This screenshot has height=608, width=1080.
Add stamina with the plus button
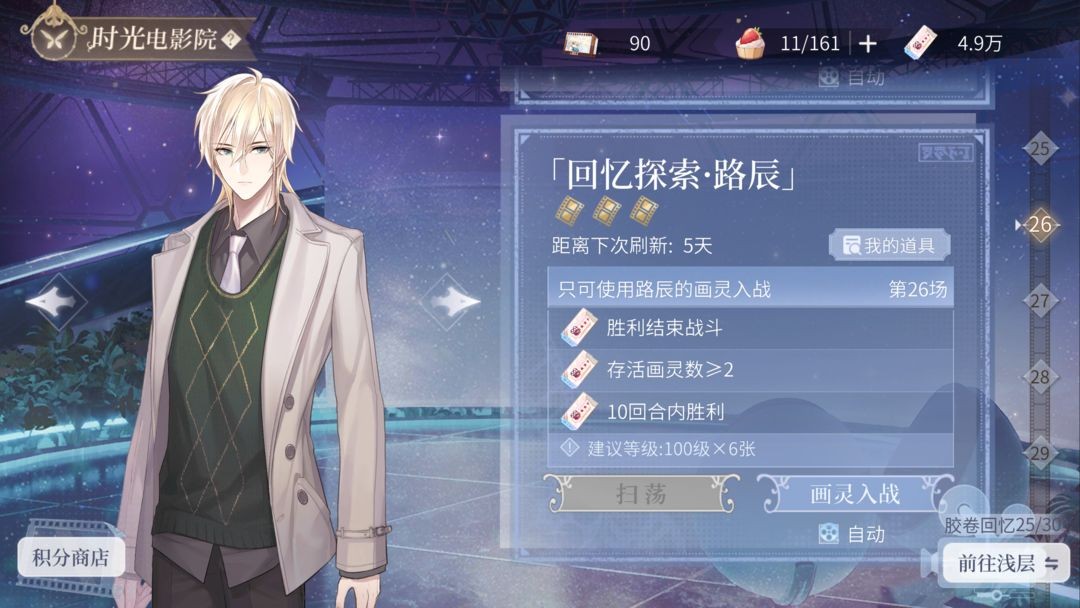click(868, 43)
